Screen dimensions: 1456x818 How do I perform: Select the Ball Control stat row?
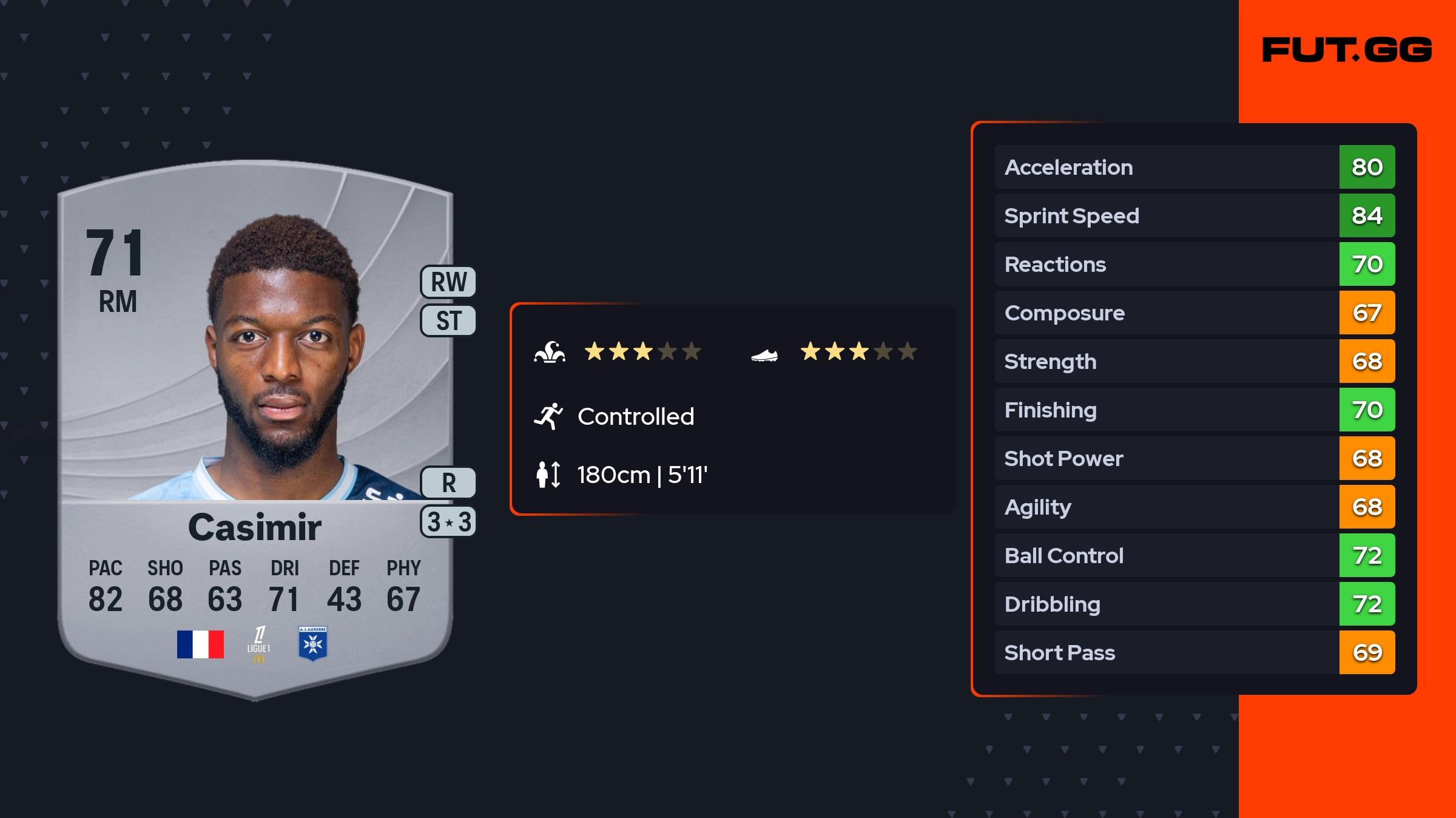[1195, 555]
